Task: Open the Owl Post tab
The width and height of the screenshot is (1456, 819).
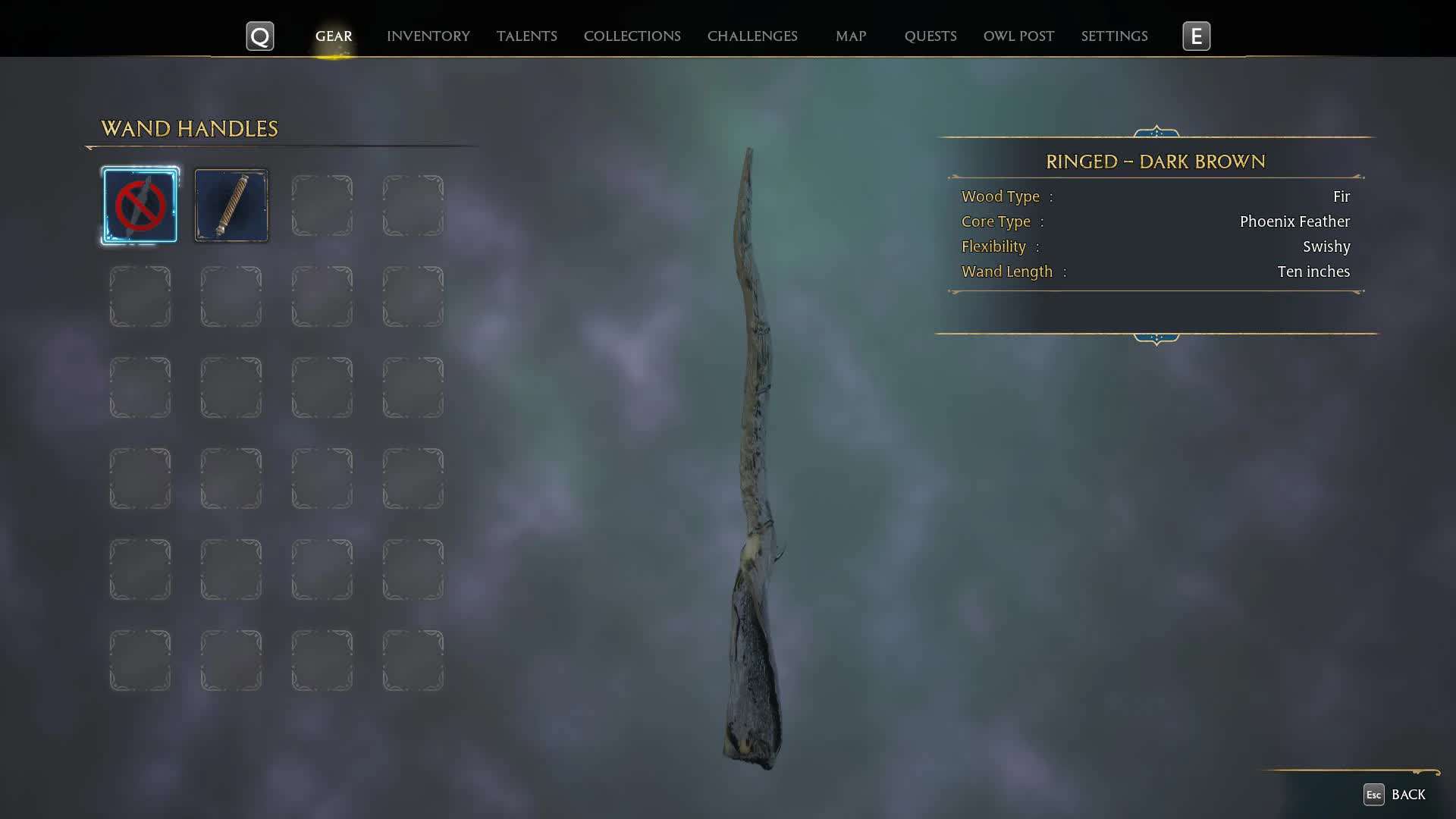Action: pos(1018,36)
